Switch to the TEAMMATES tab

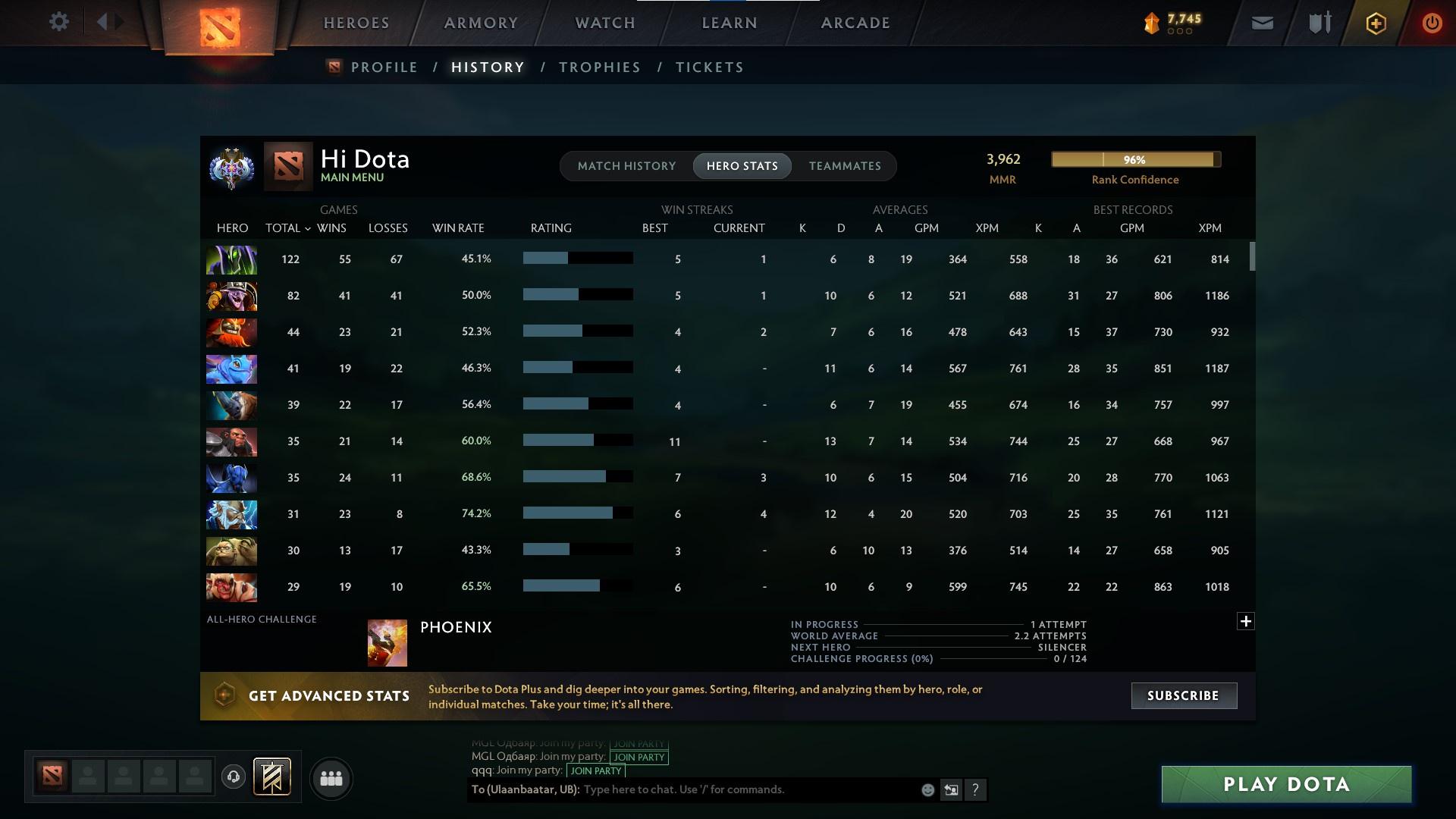[x=845, y=165]
